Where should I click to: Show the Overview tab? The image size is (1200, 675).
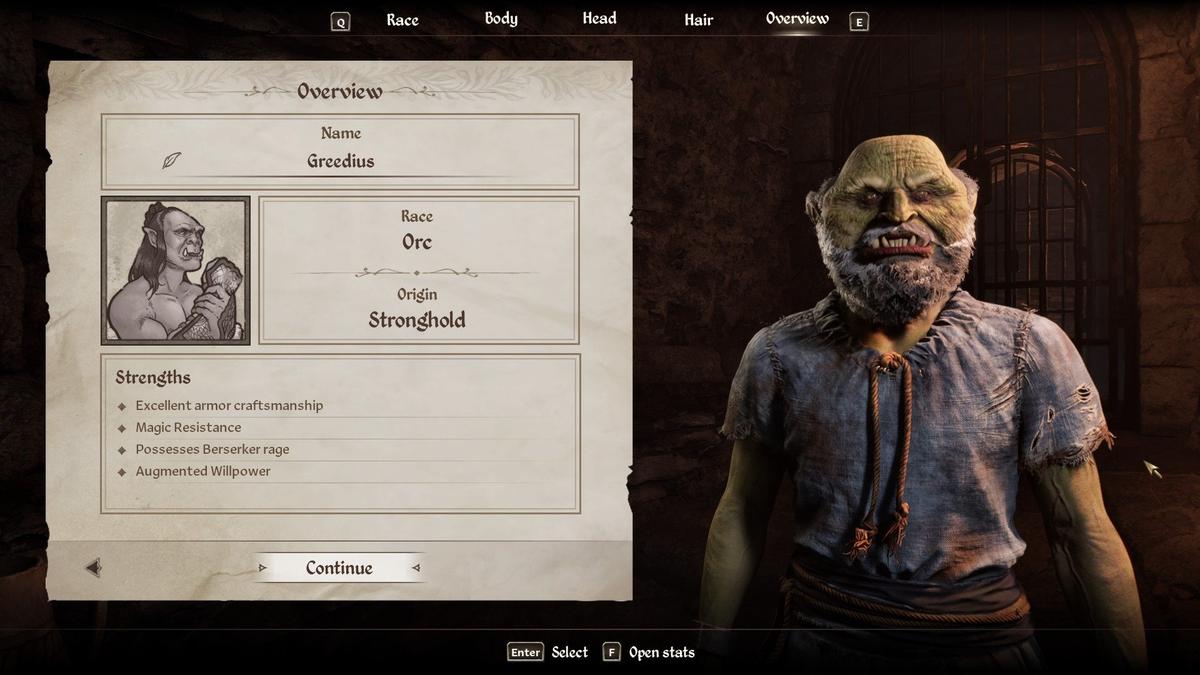click(797, 19)
